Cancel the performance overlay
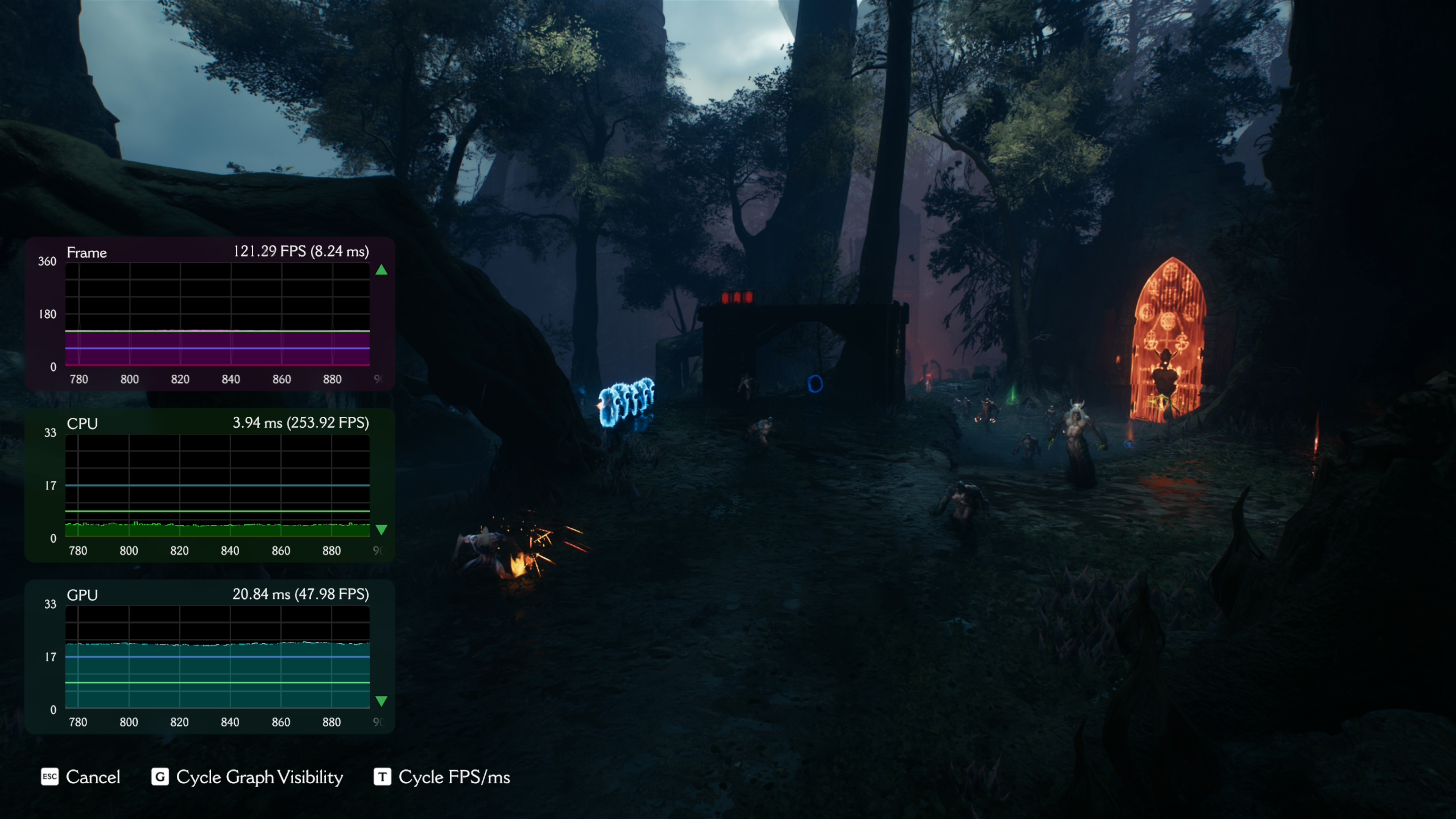 [81, 777]
